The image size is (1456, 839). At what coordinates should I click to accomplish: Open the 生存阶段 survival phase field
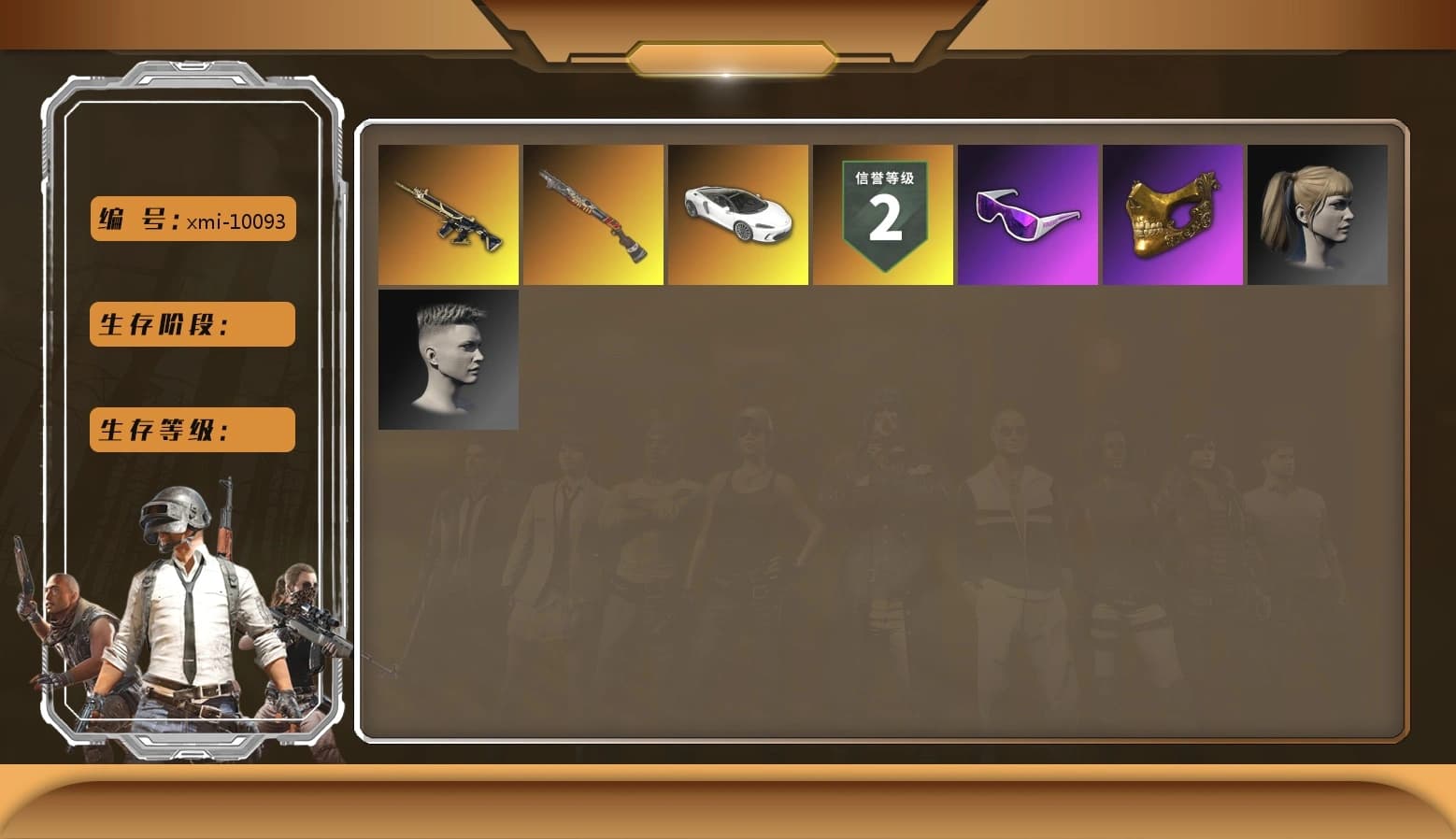coord(191,325)
